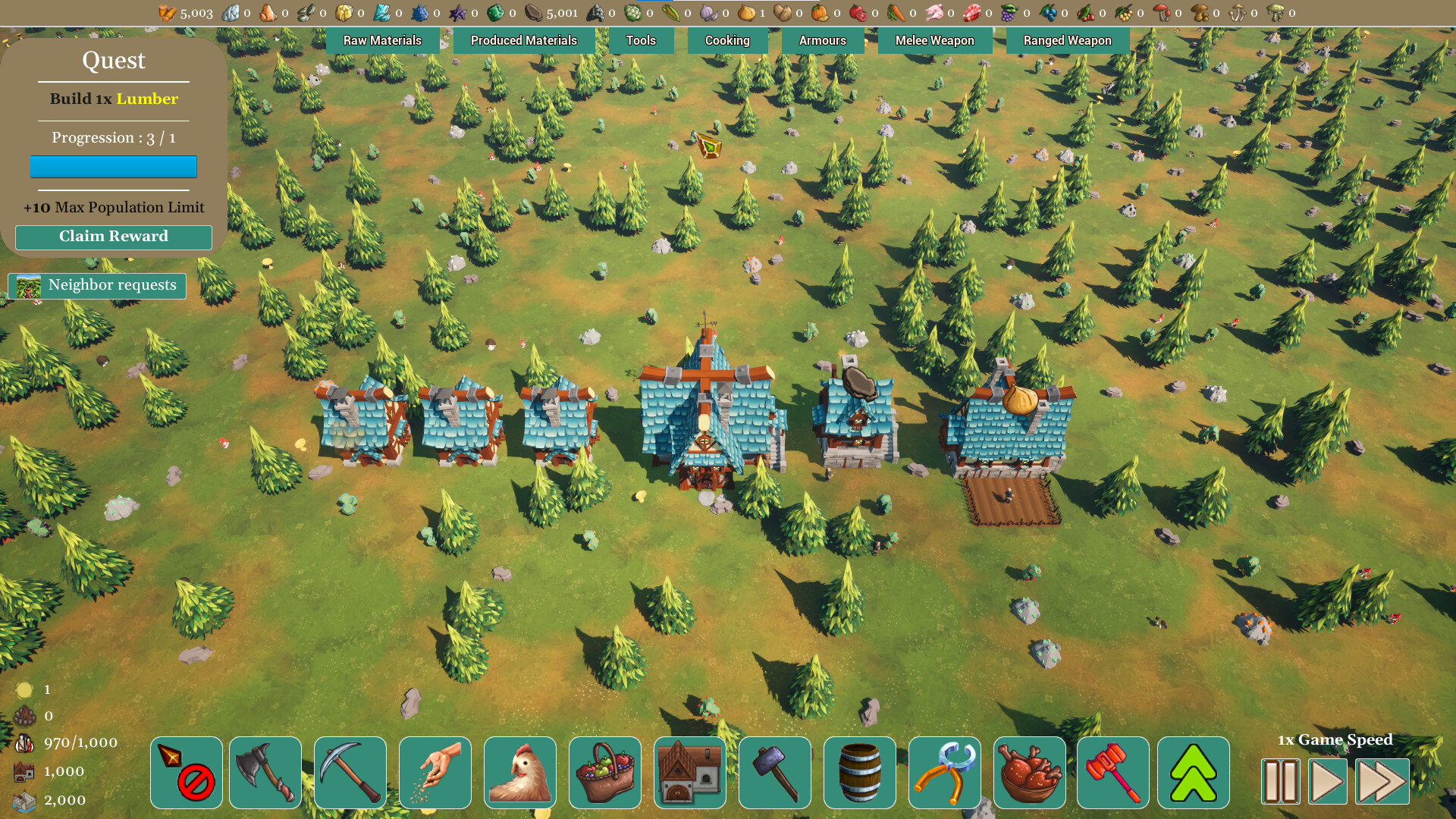This screenshot has height=819, width=1456.
Task: Open the fruit basket gathering option
Action: coord(604,772)
